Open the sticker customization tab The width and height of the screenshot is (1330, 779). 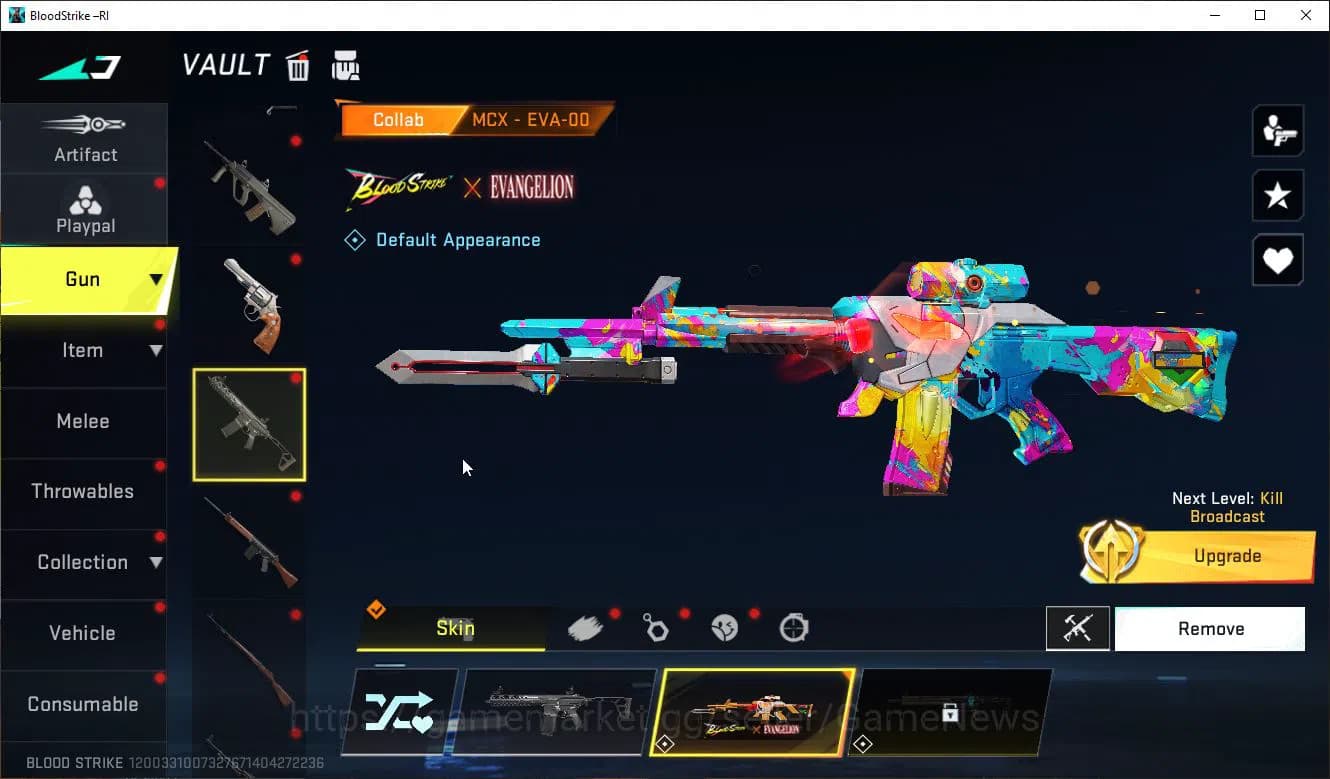(x=725, y=626)
